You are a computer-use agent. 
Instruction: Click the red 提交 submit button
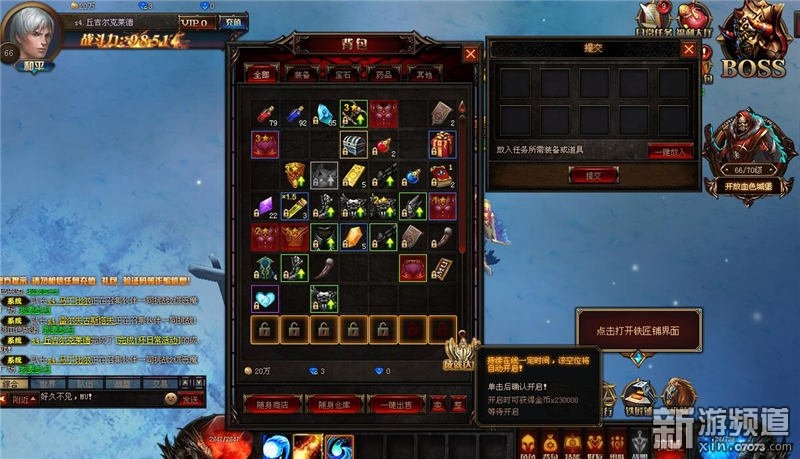click(x=591, y=175)
